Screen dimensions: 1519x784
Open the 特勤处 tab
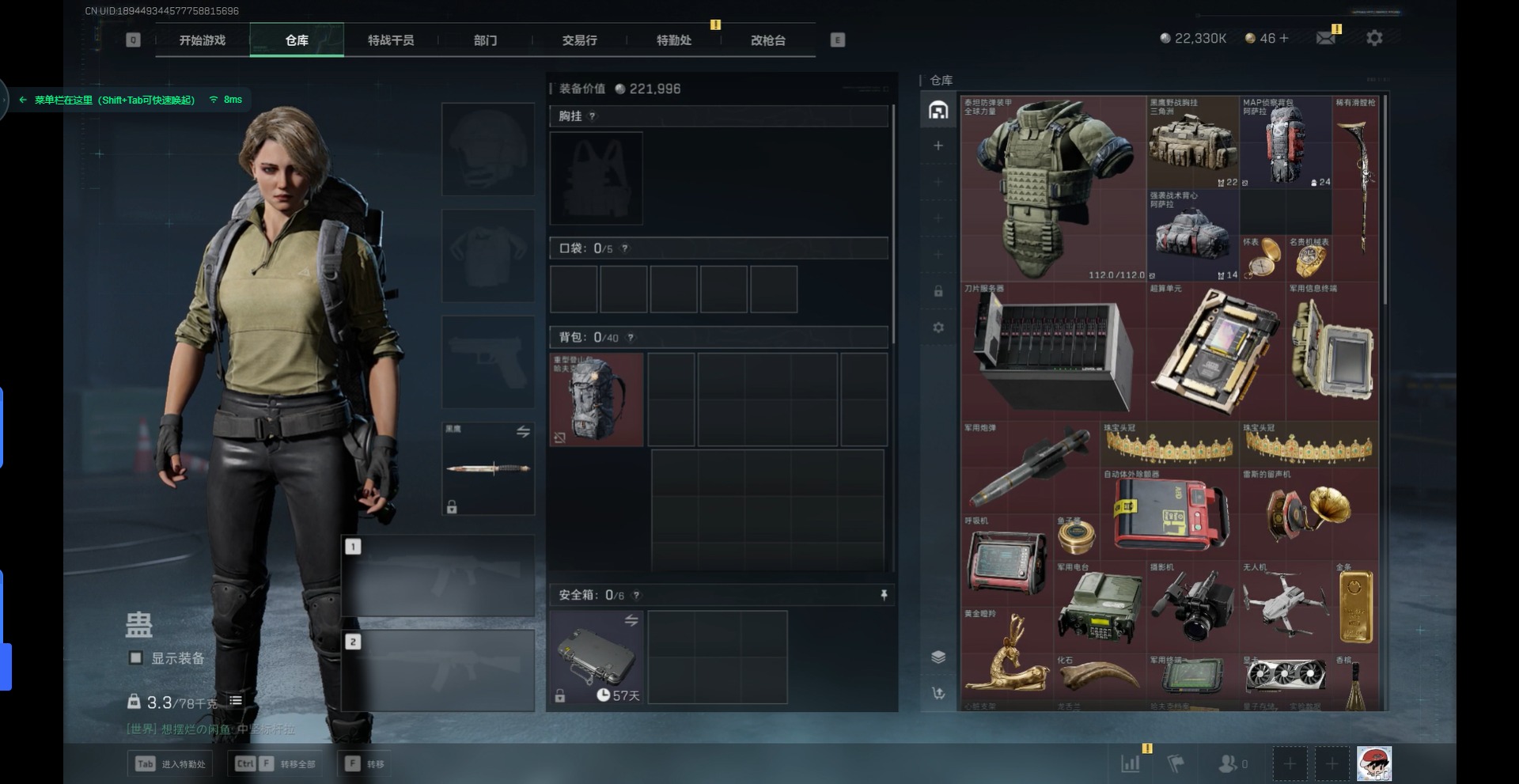coord(673,40)
